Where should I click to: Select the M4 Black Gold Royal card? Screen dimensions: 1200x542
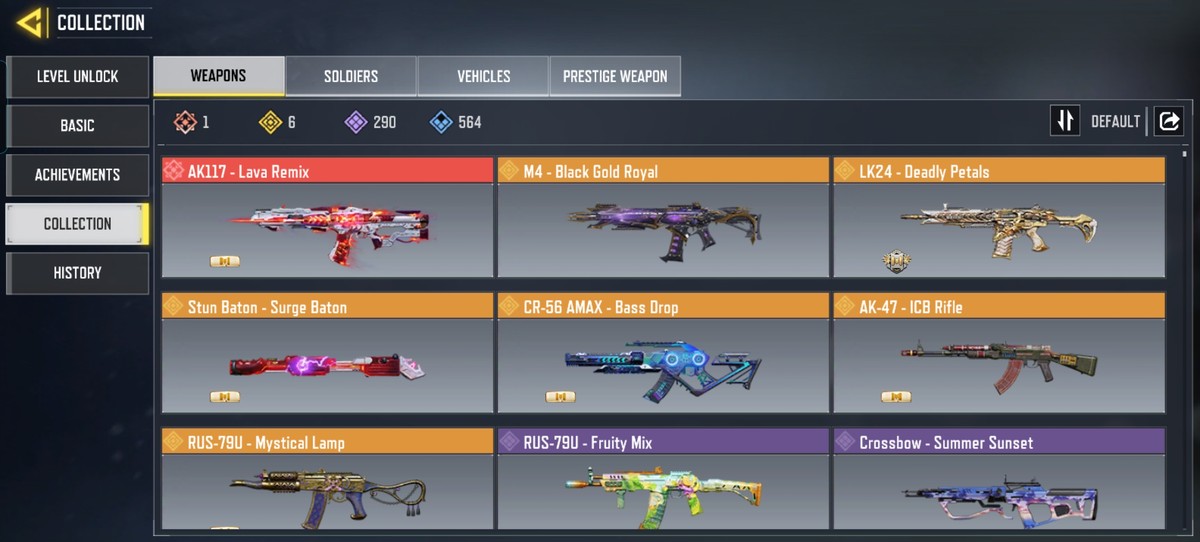663,218
